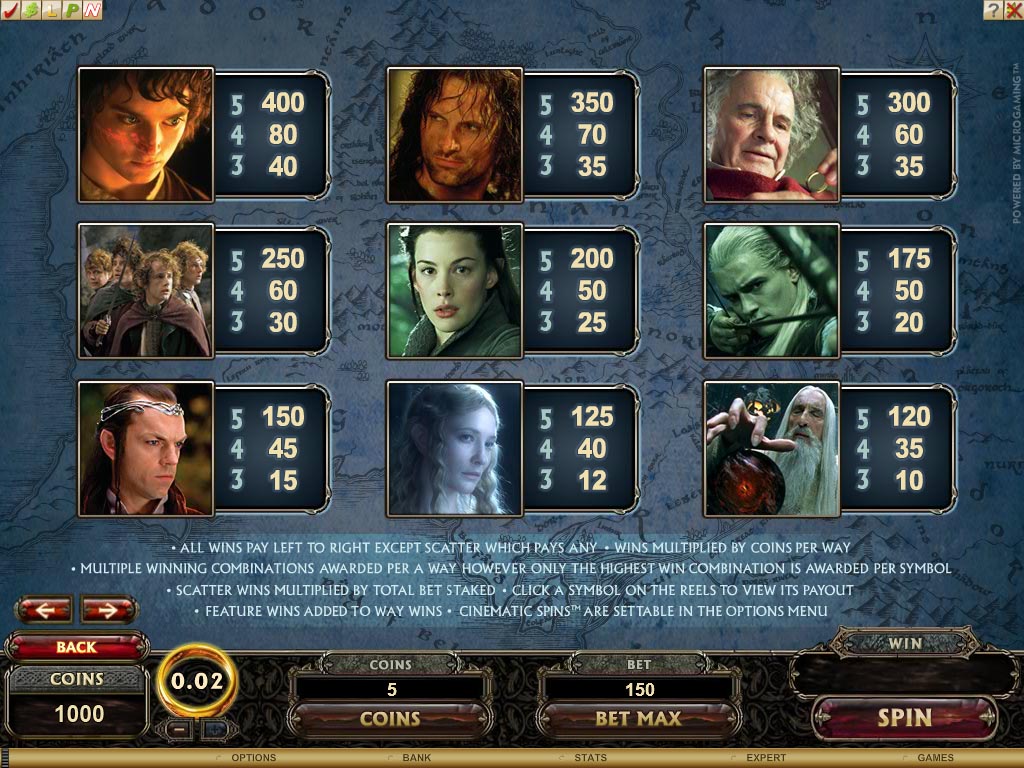The height and width of the screenshot is (768, 1024).
Task: Show the next paytable page
Action: coord(108,609)
